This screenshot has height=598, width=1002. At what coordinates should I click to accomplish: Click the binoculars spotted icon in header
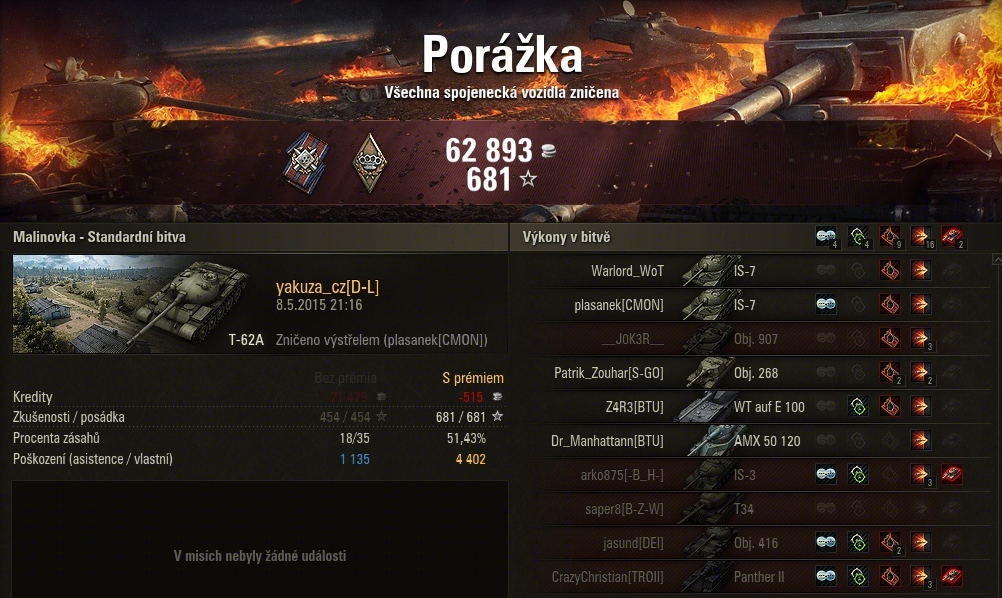(x=825, y=237)
